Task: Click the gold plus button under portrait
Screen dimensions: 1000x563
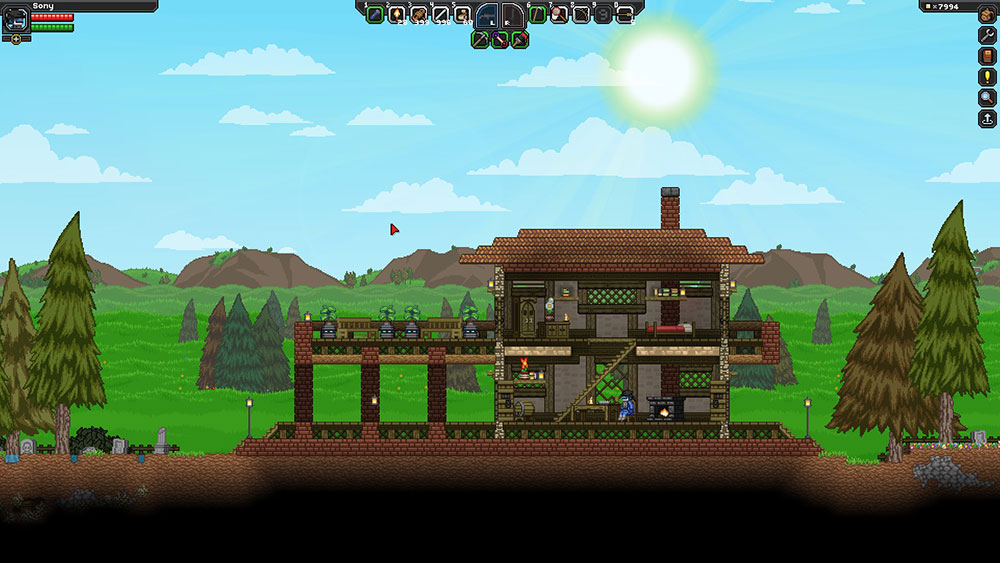Action: tap(16, 38)
